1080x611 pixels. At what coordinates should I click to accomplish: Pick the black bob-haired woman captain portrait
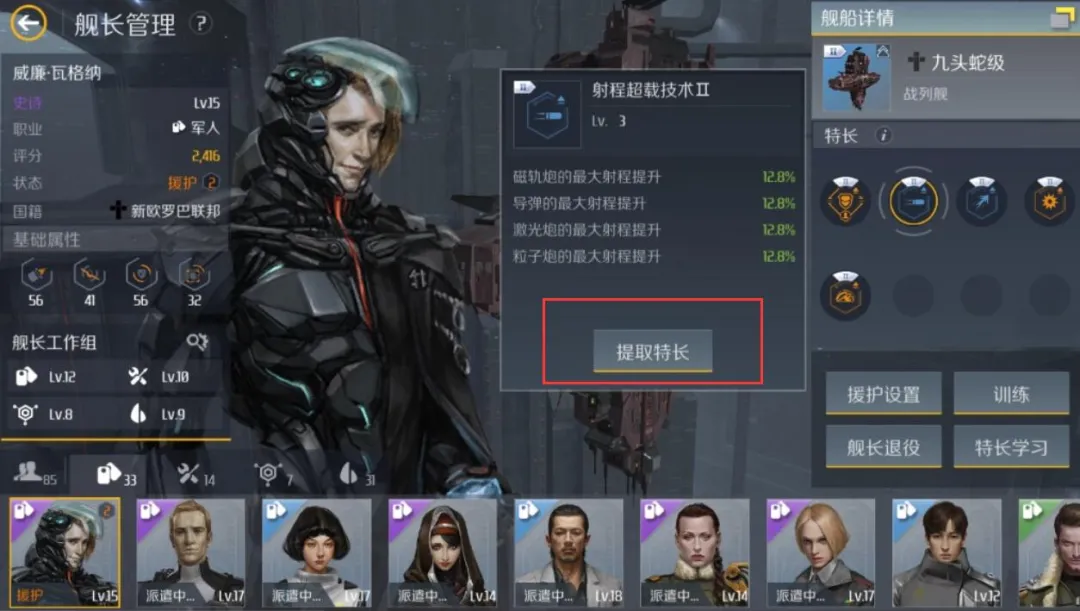[316, 554]
